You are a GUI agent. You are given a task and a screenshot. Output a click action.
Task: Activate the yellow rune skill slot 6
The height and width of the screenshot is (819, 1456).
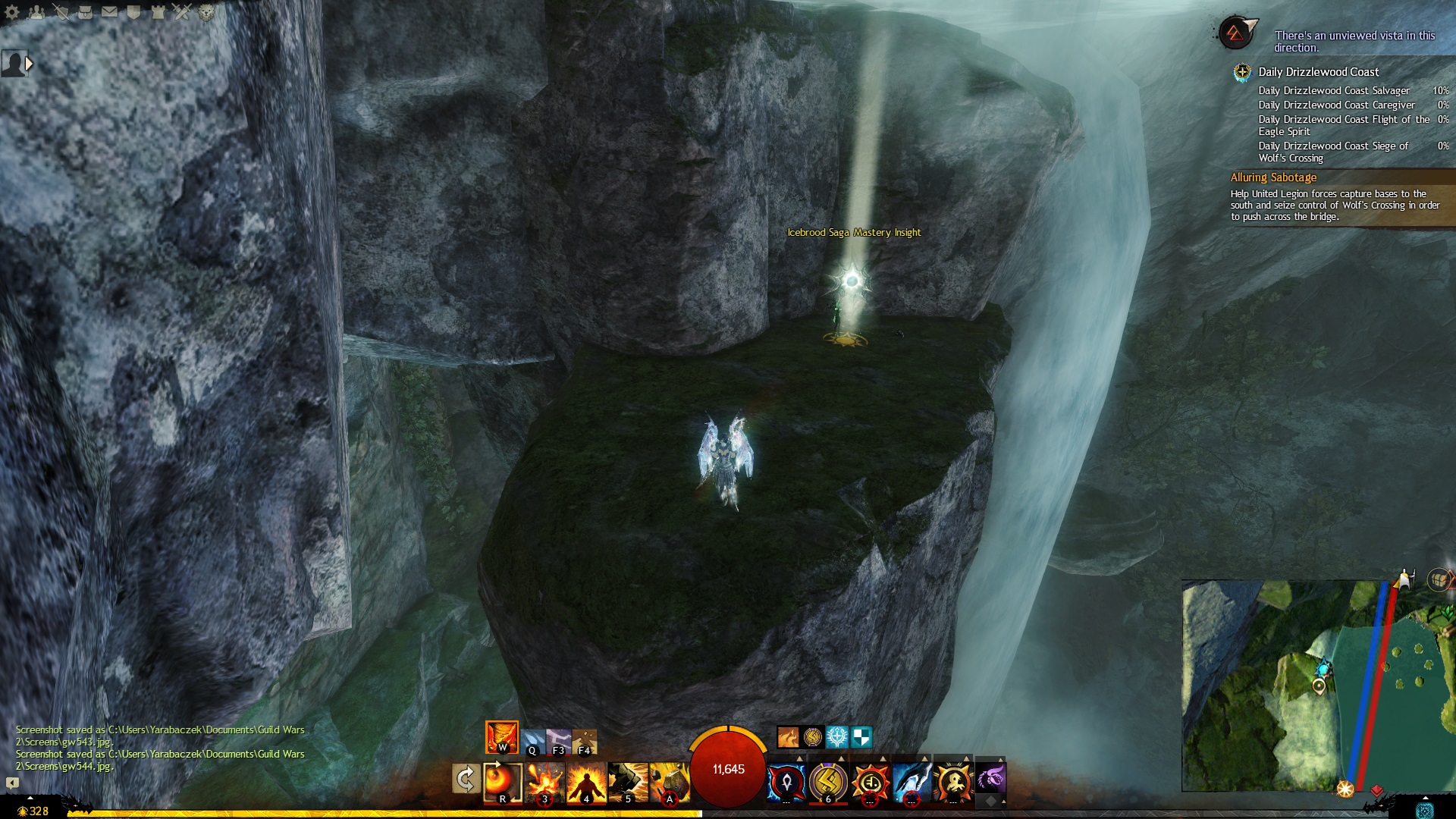(x=828, y=782)
